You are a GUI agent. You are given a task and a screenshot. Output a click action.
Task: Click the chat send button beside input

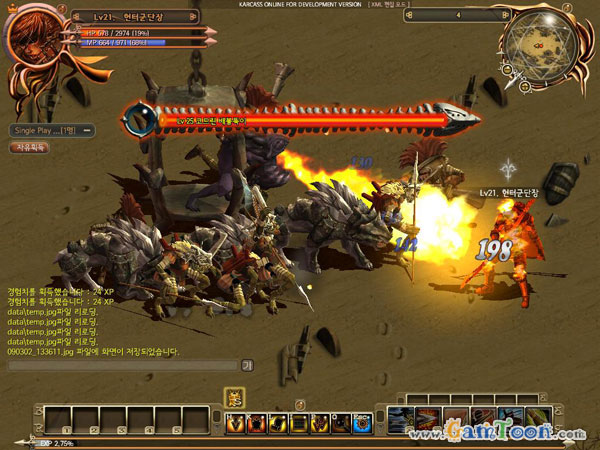[247, 365]
